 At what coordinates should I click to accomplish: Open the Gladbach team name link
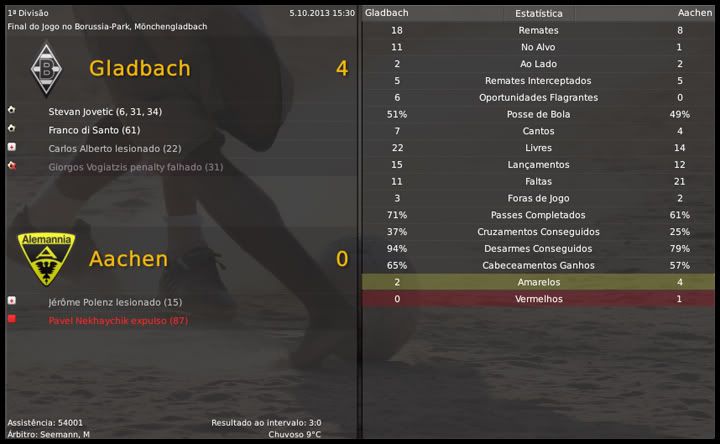pos(139,69)
